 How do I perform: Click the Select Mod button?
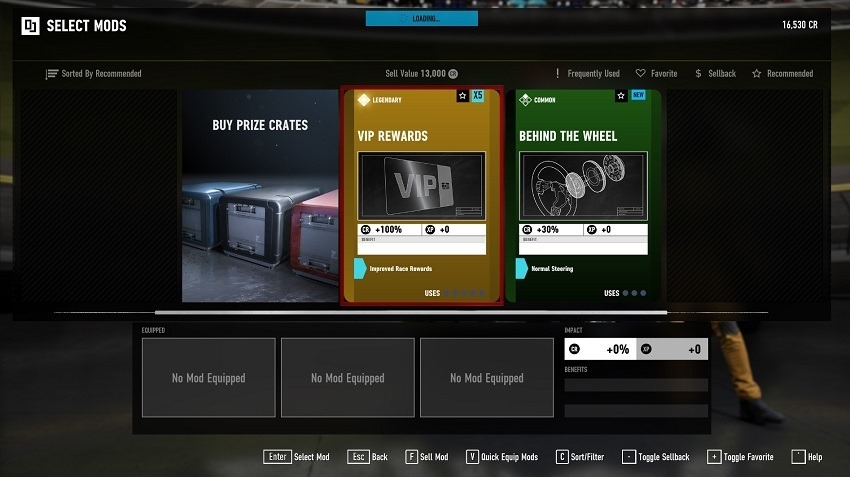pyautogui.click(x=297, y=457)
